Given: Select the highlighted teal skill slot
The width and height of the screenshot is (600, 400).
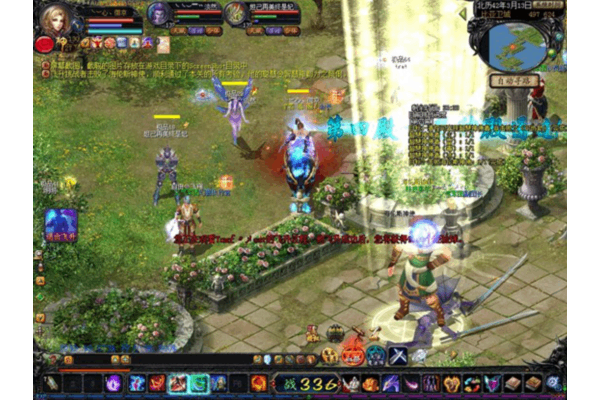Looking at the screenshot, I should click(199, 382).
